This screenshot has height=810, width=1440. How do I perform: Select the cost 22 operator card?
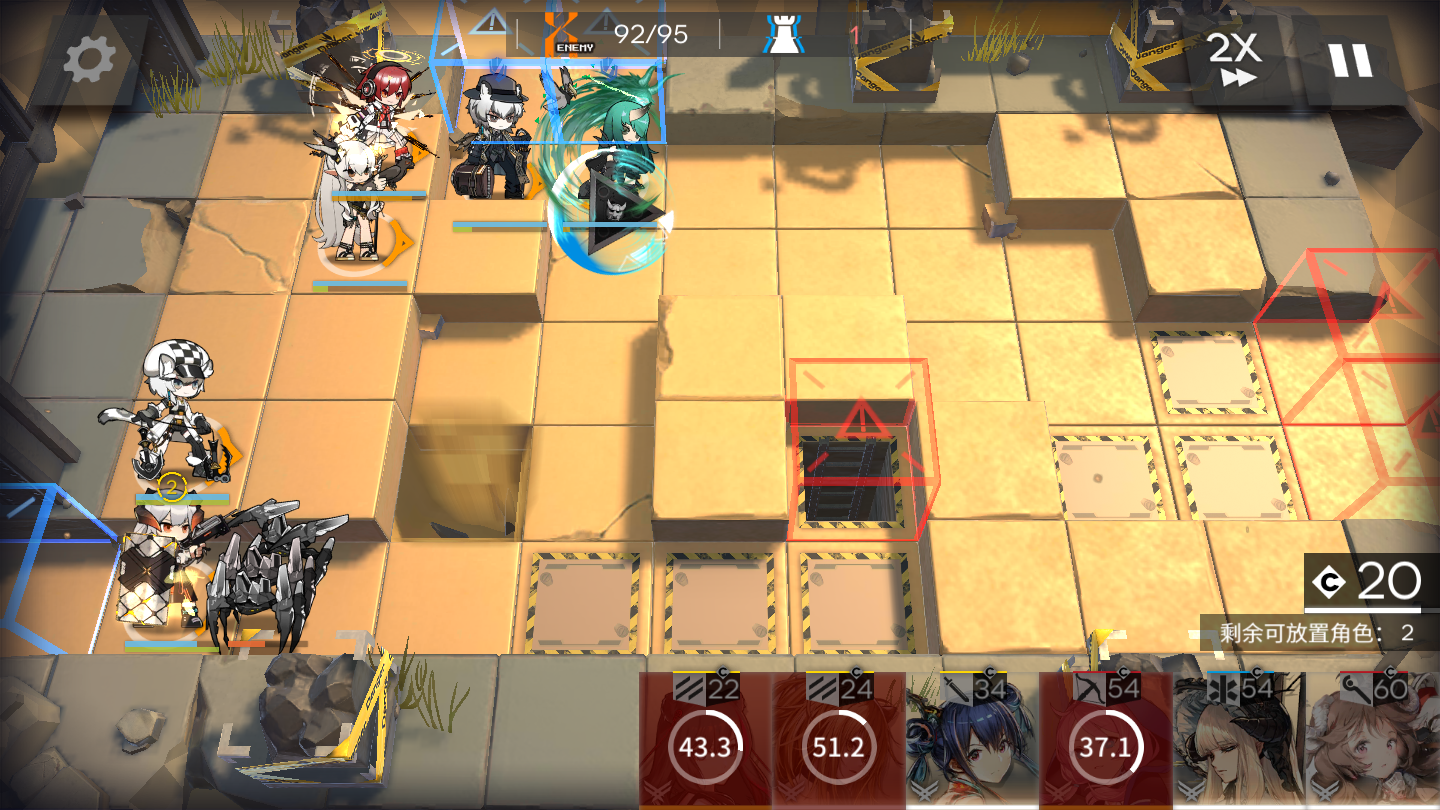pos(705,740)
